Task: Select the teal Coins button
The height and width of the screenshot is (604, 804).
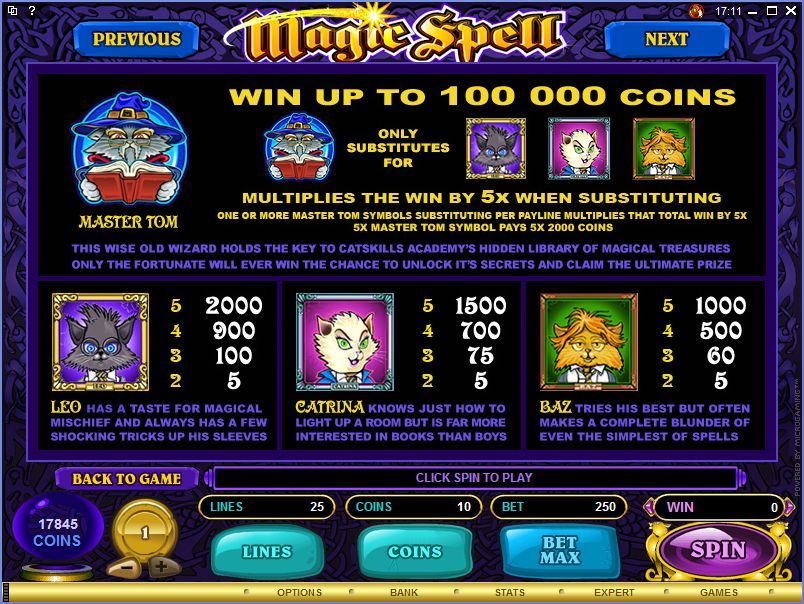Action: tap(414, 551)
